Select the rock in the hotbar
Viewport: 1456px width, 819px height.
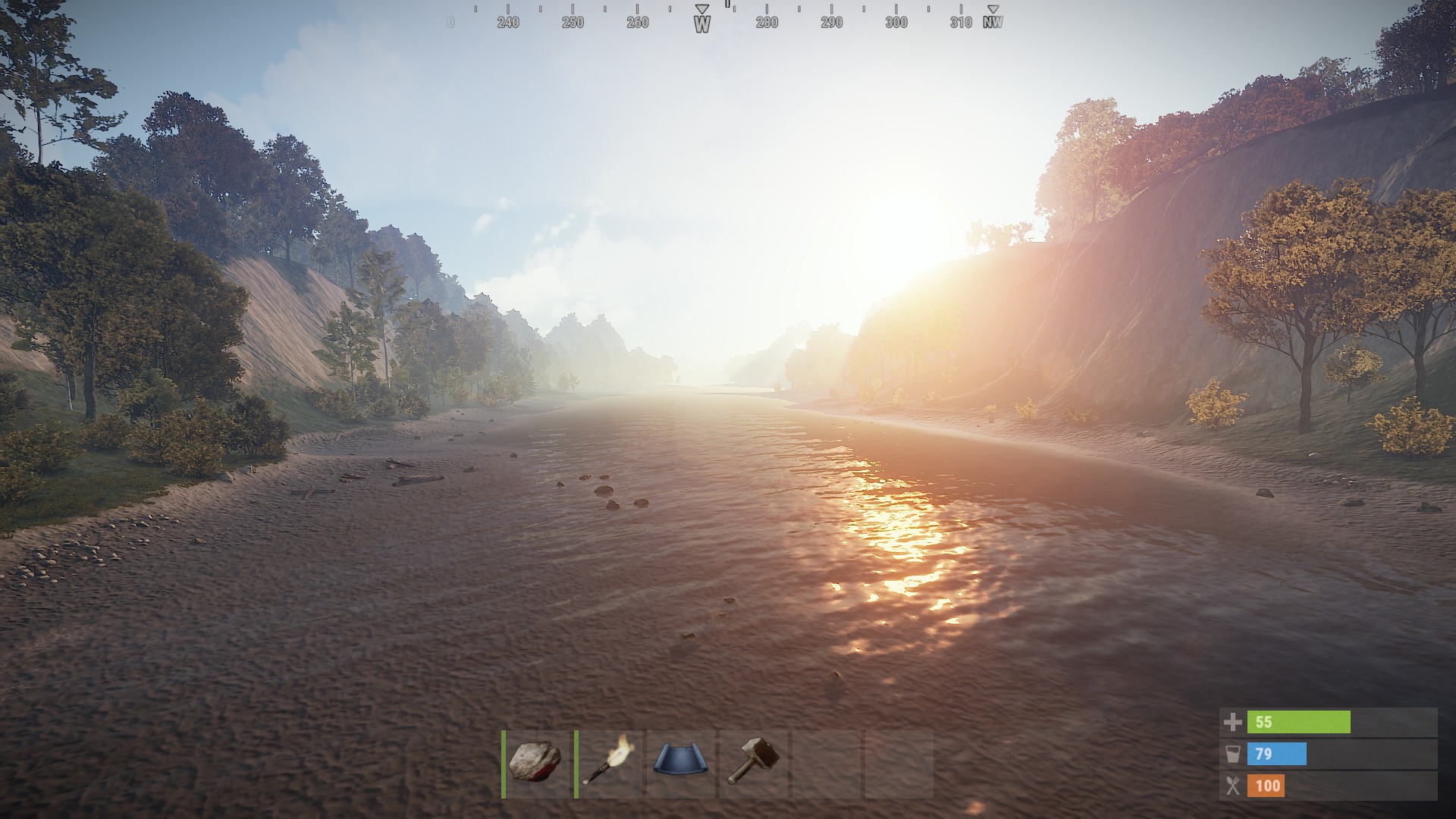pos(535,763)
